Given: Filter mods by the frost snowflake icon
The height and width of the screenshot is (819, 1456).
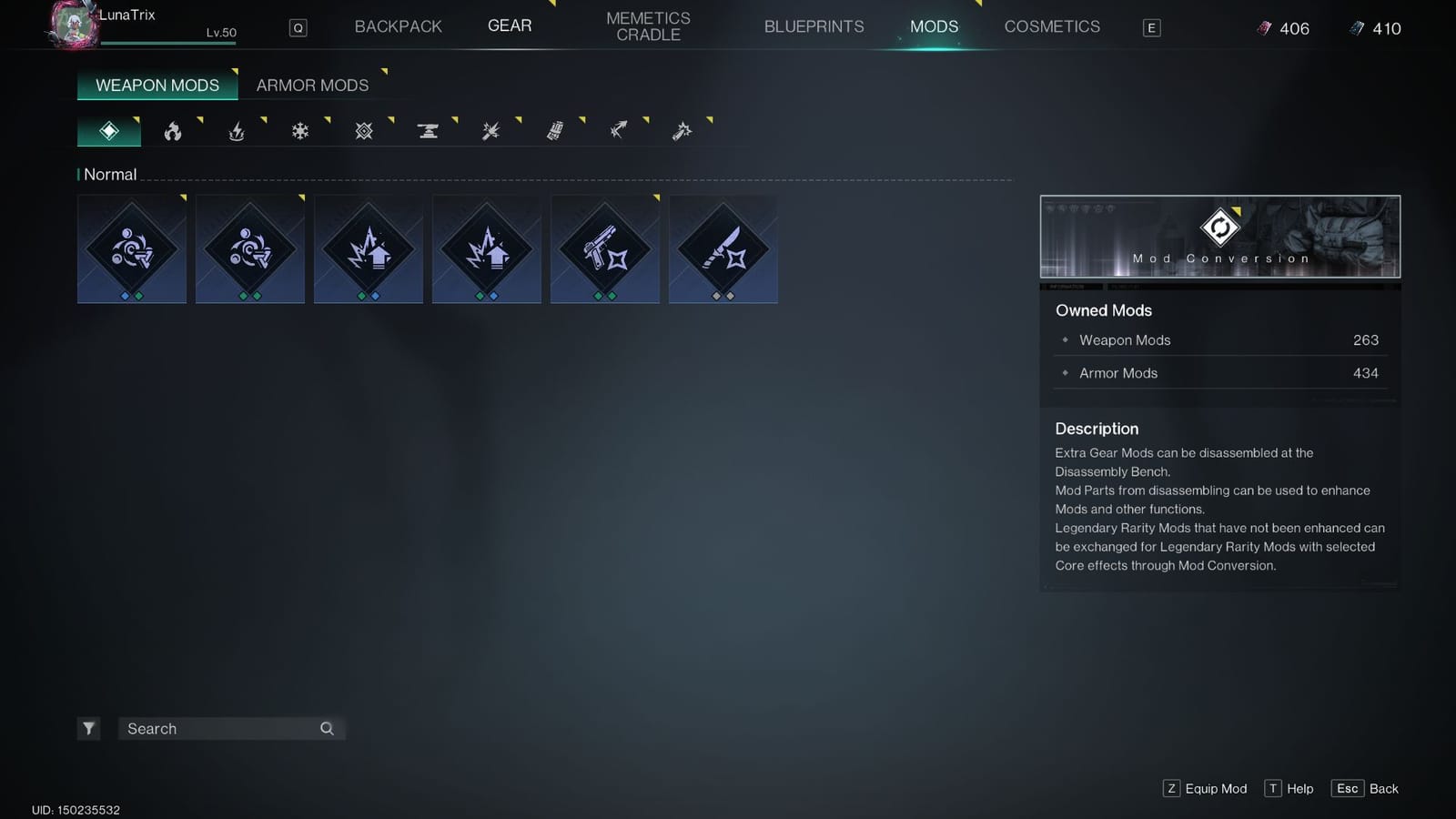Looking at the screenshot, I should (299, 130).
